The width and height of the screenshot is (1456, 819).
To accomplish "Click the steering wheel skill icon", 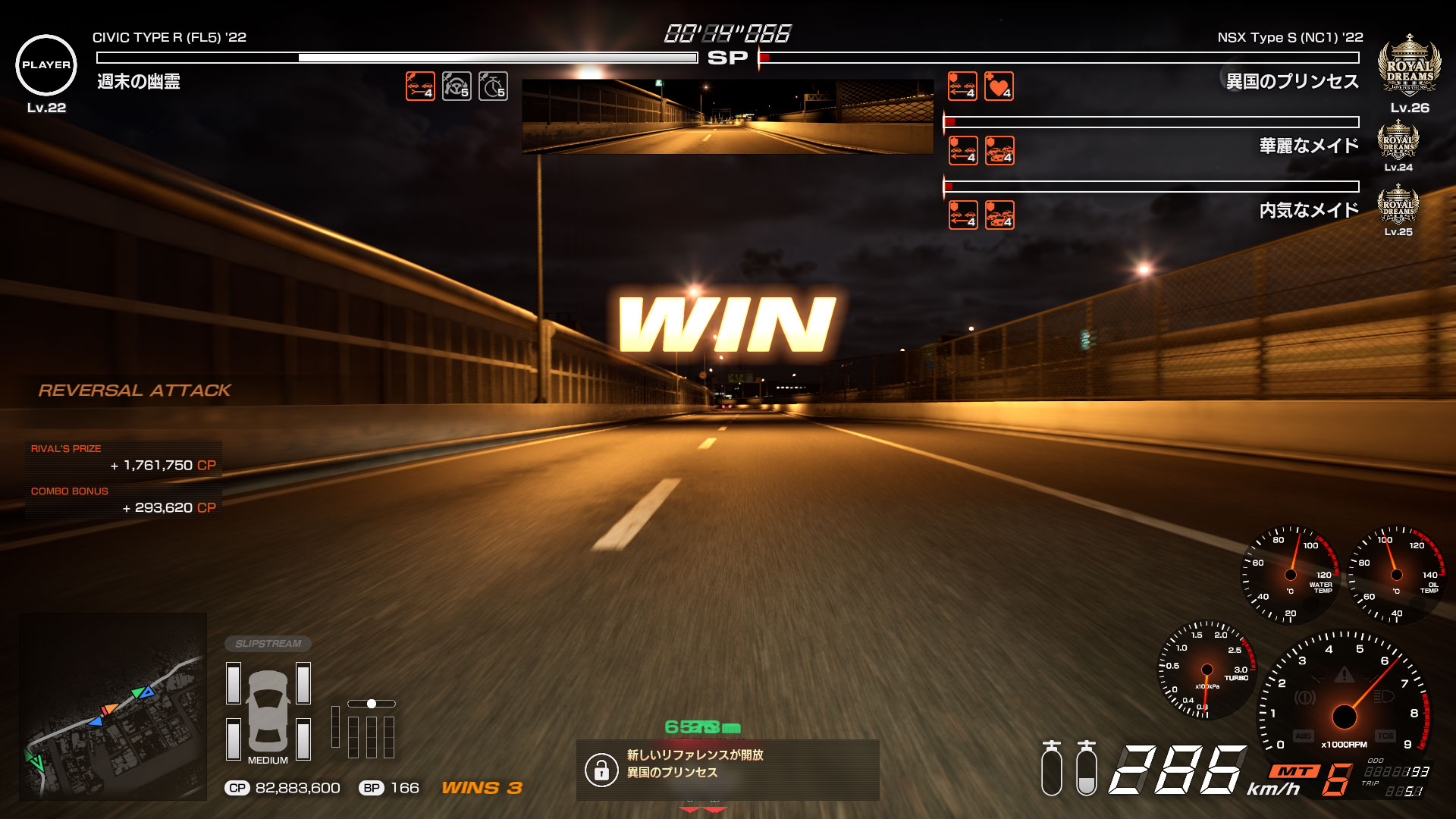I will 457,86.
